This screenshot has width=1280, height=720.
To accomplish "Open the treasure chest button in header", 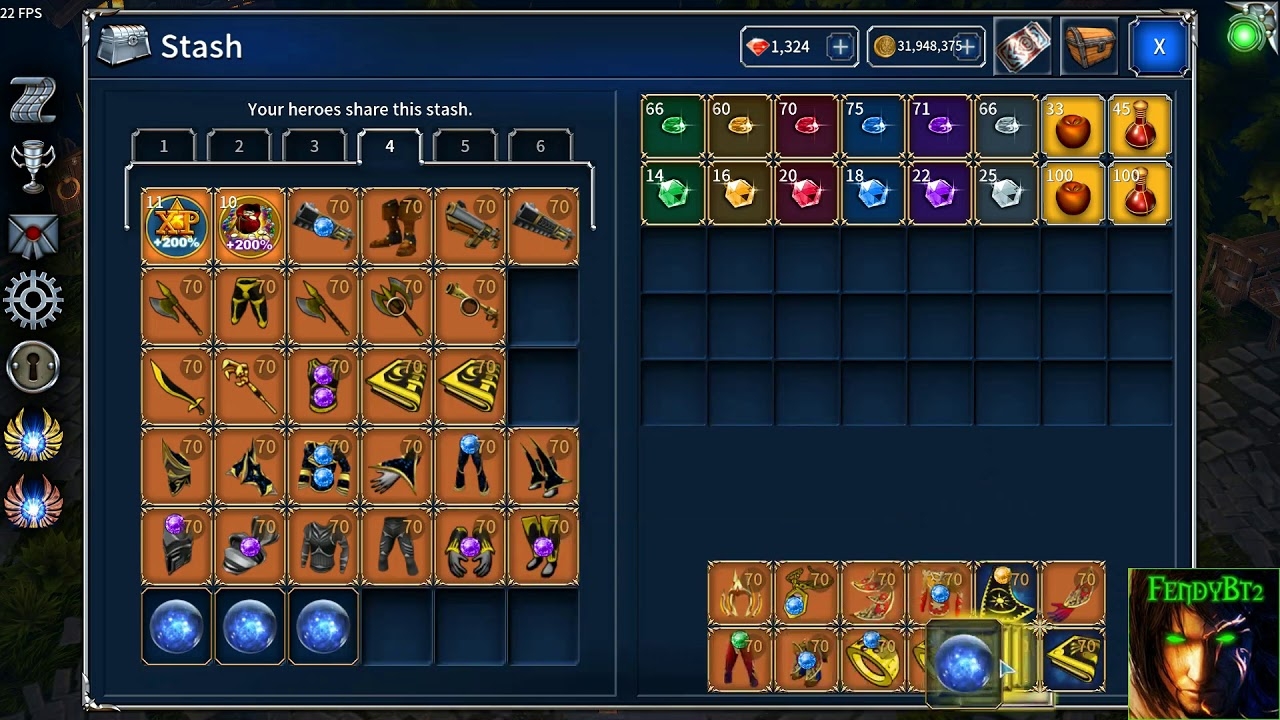I will [1088, 46].
